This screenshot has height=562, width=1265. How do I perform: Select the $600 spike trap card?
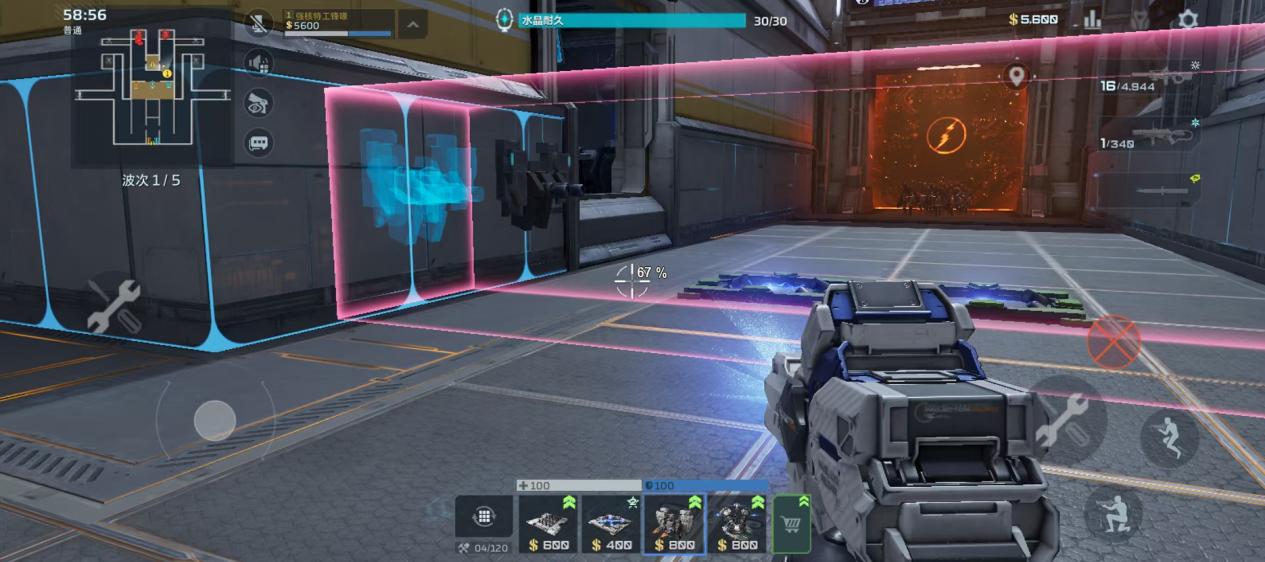548,524
